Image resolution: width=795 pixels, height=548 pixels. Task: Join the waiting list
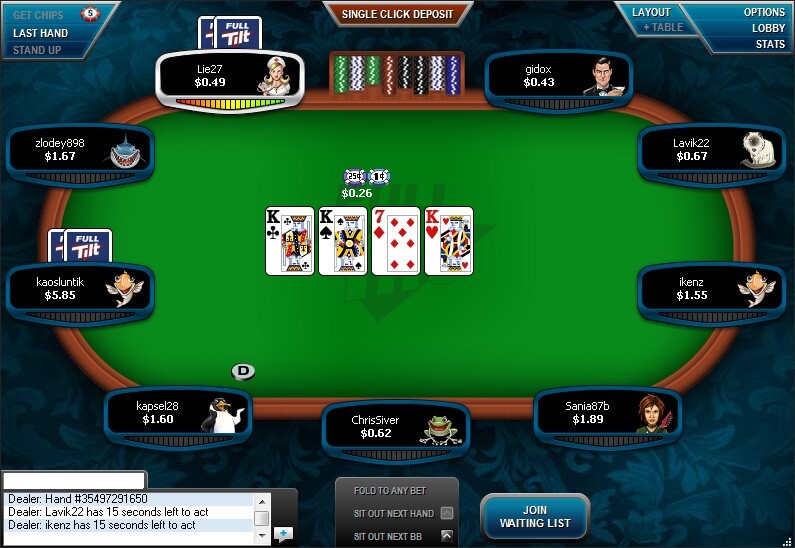point(534,516)
